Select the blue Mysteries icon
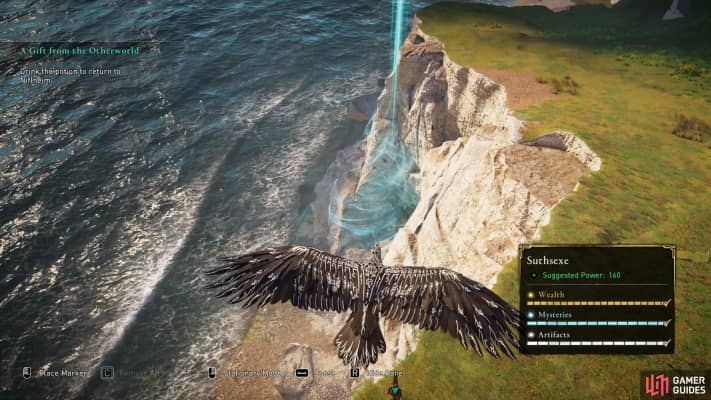This screenshot has height=400, width=711. point(531,314)
